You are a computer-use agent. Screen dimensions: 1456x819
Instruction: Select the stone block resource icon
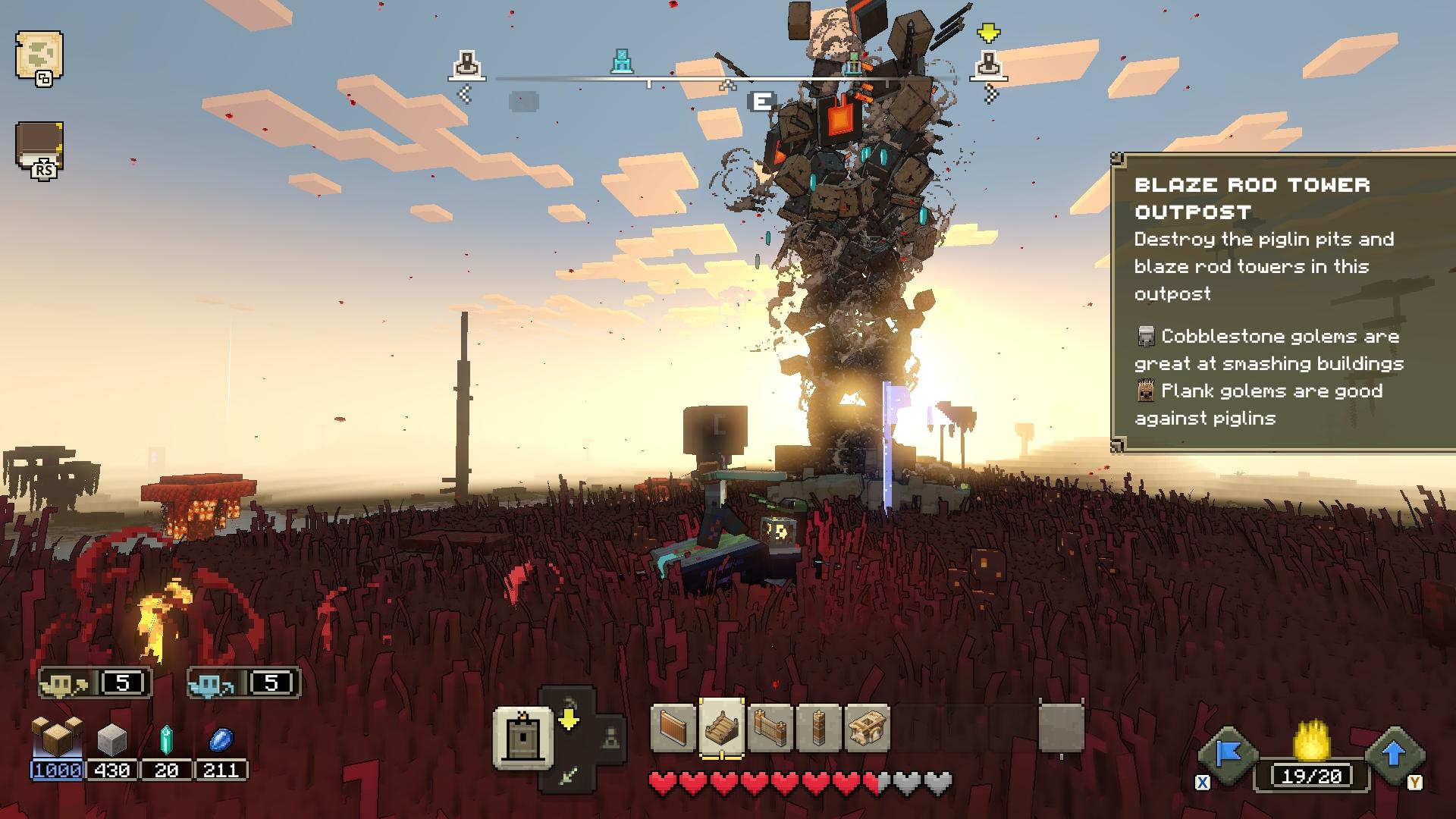click(x=112, y=738)
